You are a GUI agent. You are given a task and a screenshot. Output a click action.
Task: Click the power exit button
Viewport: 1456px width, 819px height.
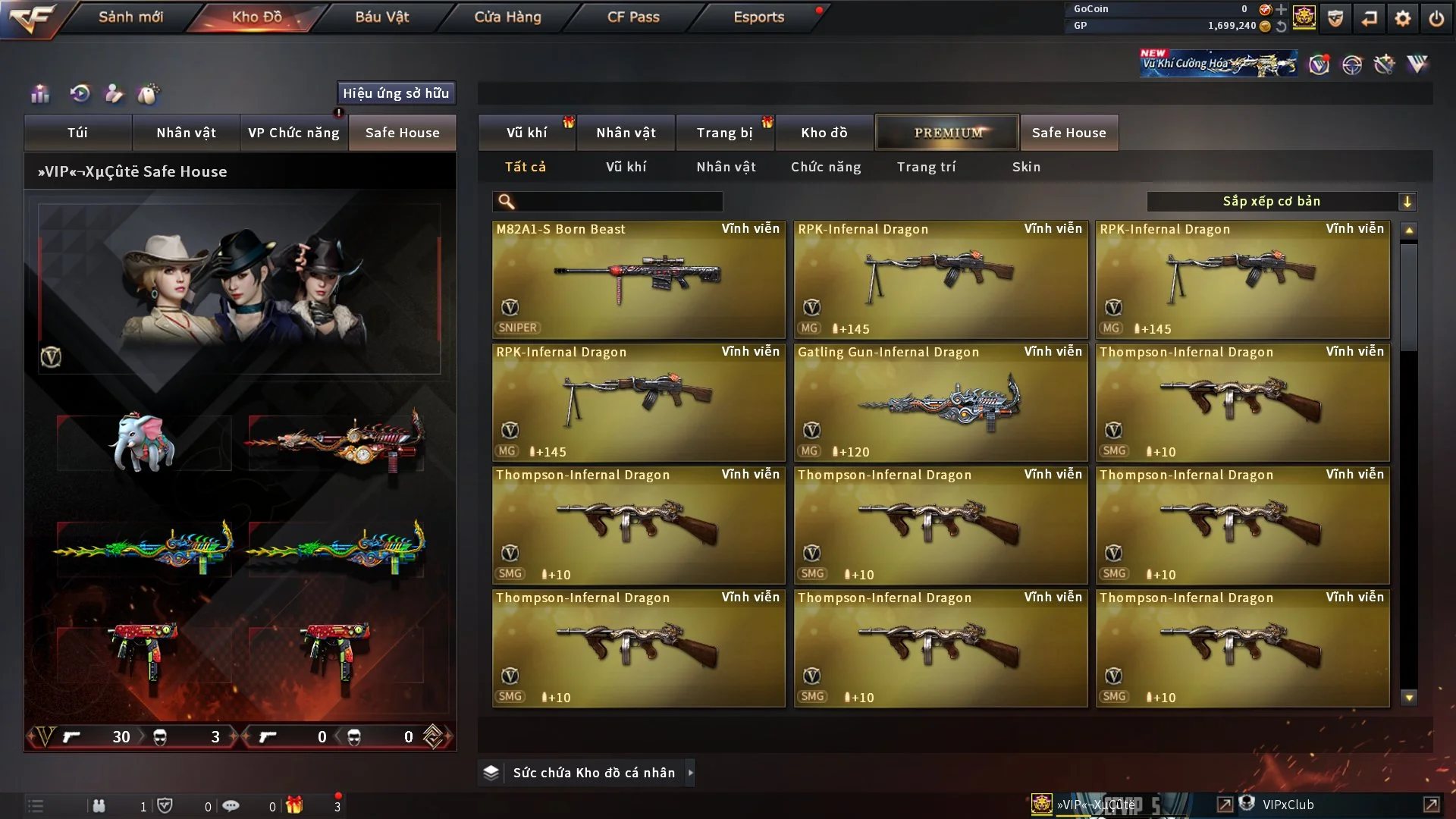point(1436,18)
